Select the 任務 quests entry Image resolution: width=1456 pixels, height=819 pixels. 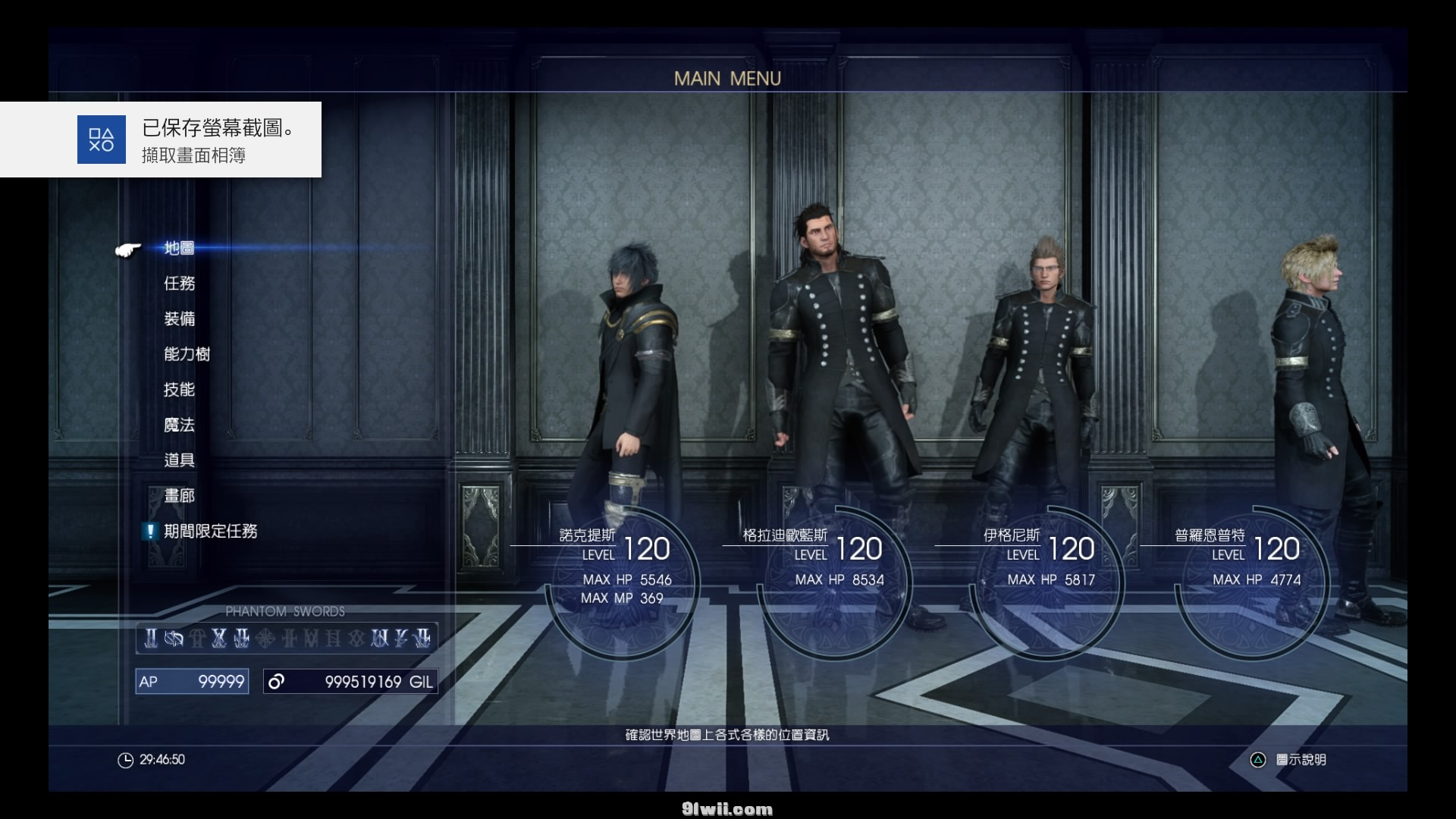[x=180, y=284]
